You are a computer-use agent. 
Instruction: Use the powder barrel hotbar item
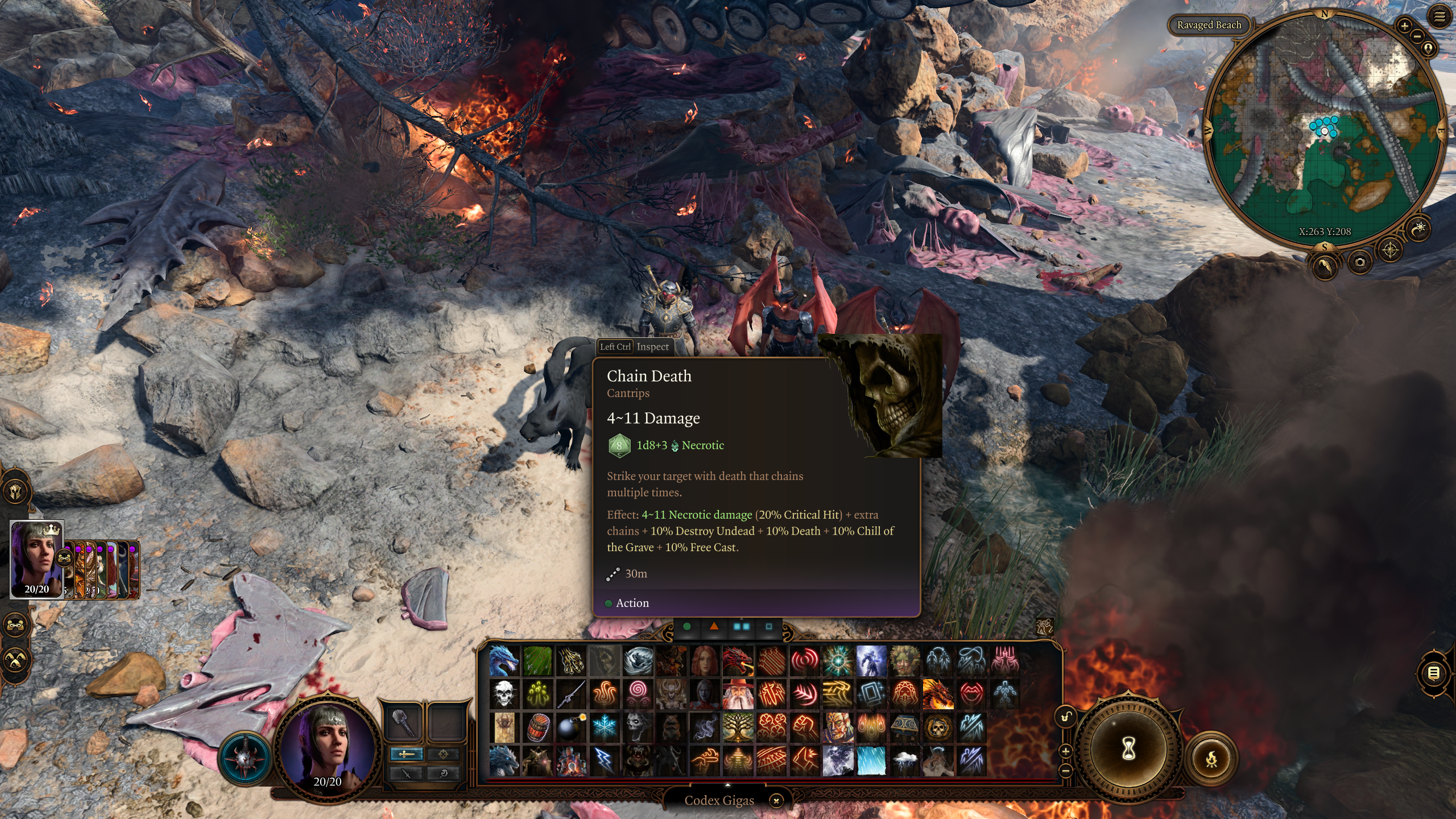pos(537,727)
